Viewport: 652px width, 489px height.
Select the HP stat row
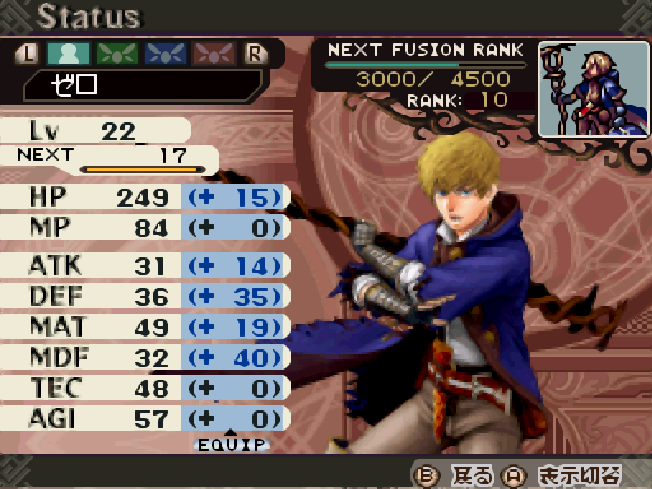(145, 197)
